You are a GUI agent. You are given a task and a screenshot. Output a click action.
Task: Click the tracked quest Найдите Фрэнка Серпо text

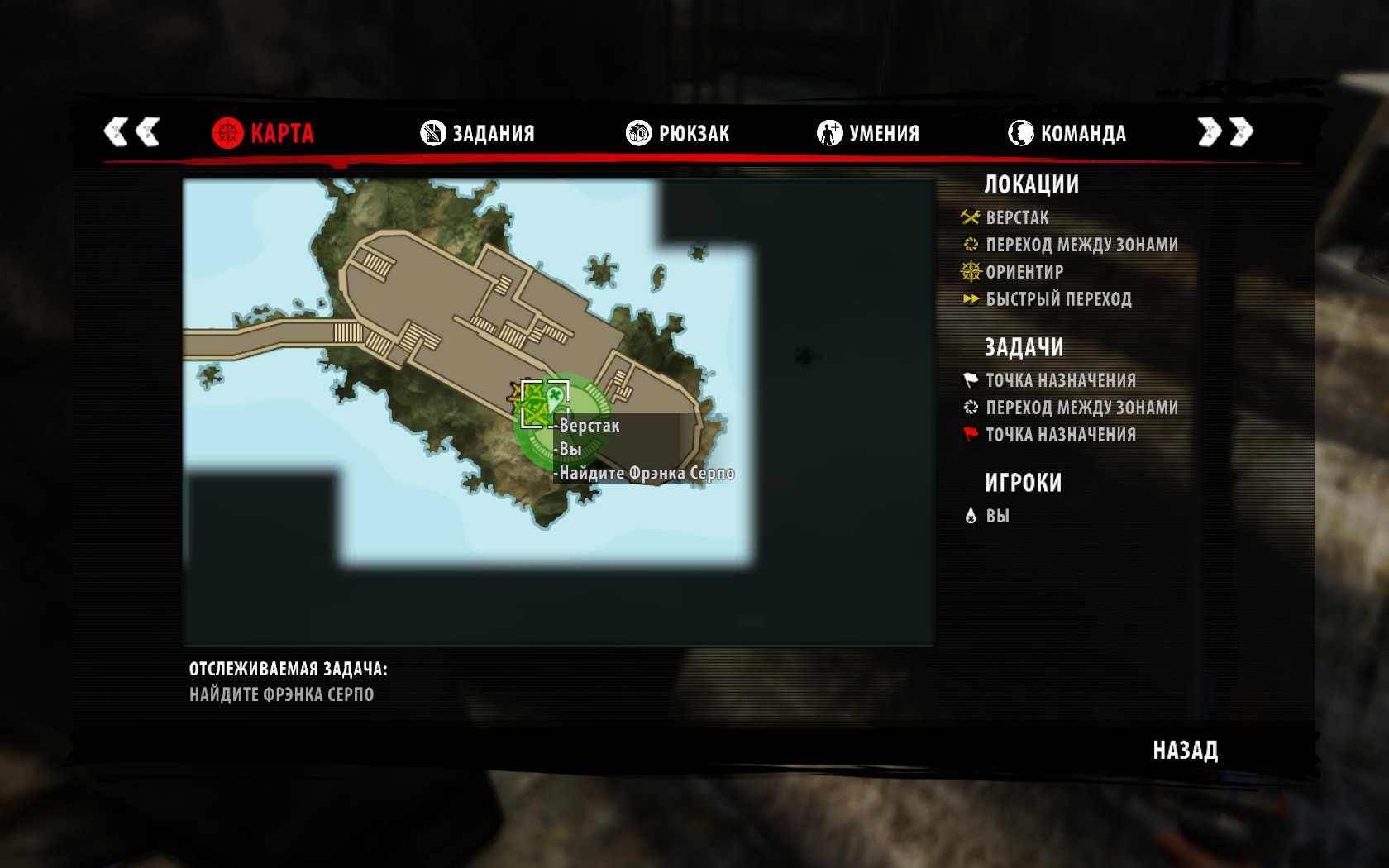pyautogui.click(x=281, y=694)
